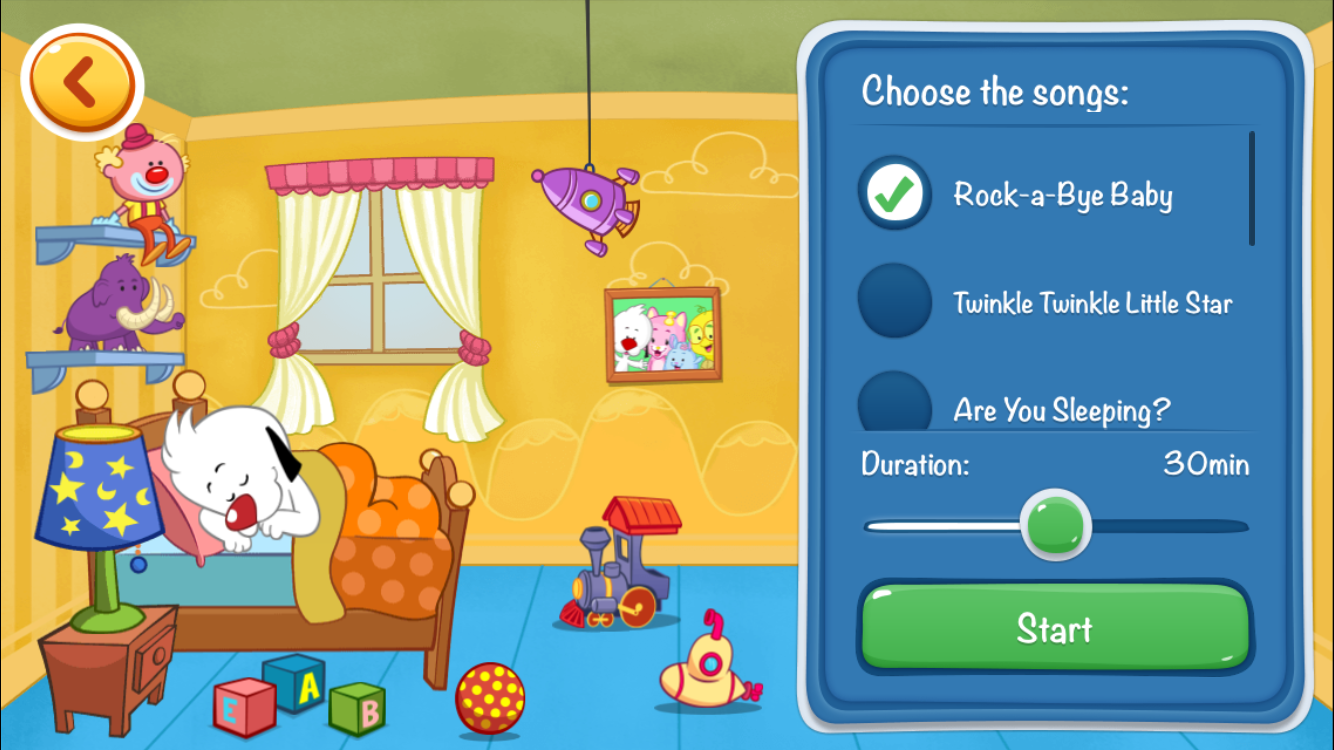Image resolution: width=1334 pixels, height=750 pixels.
Task: Uncheck the Rock-a-Bye Baby song
Action: click(x=893, y=194)
